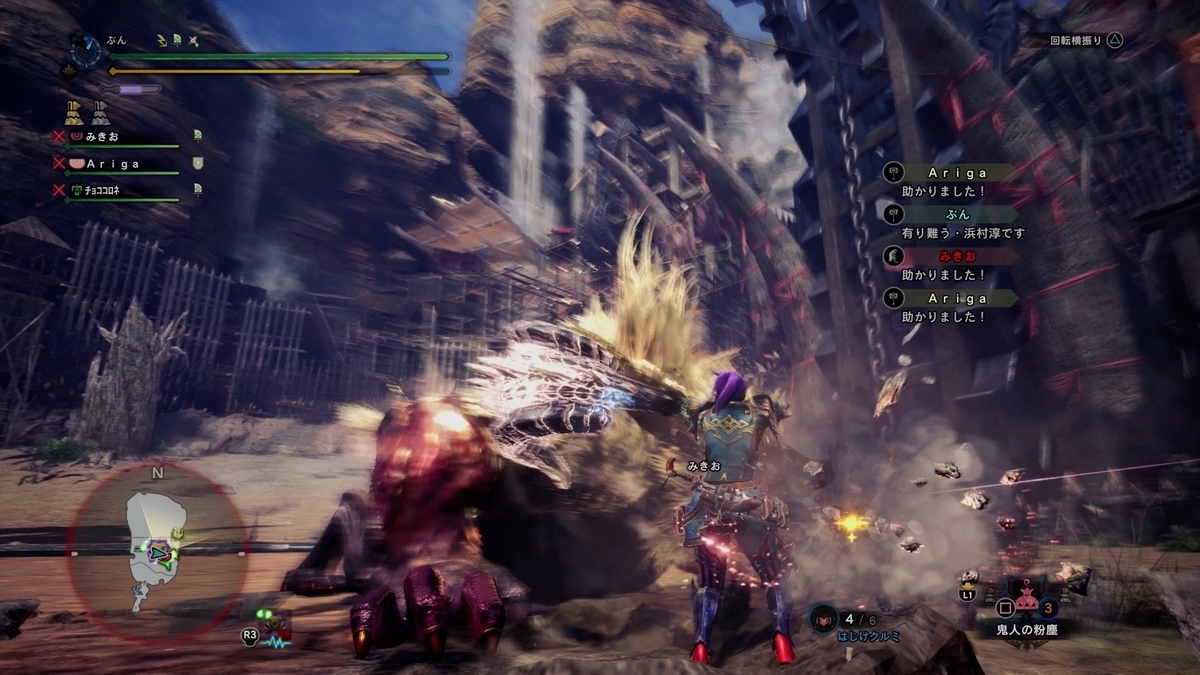The width and height of the screenshot is (1200, 675).
Task: Click the はじけクルミ slinger ammo icon
Action: (x=823, y=618)
